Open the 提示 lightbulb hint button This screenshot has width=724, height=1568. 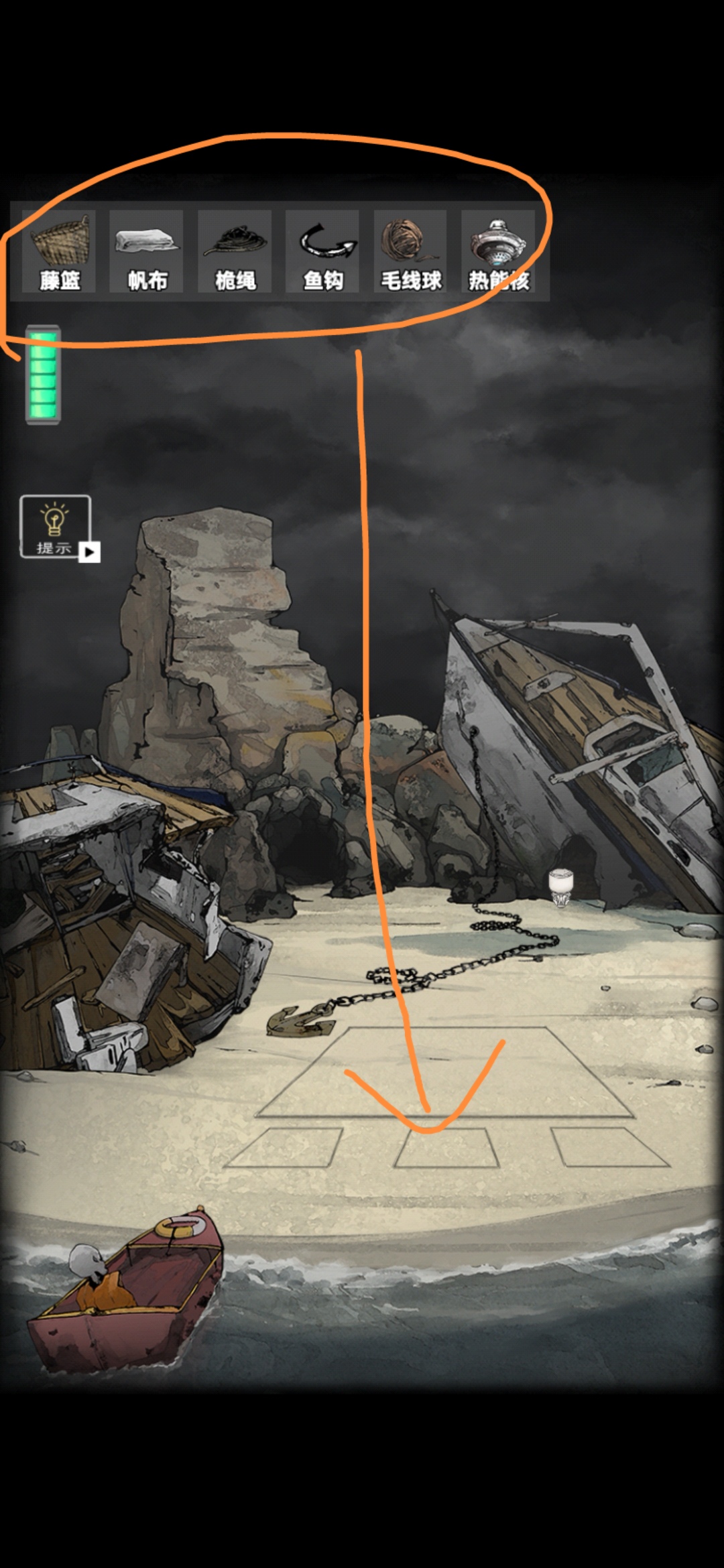(55, 526)
